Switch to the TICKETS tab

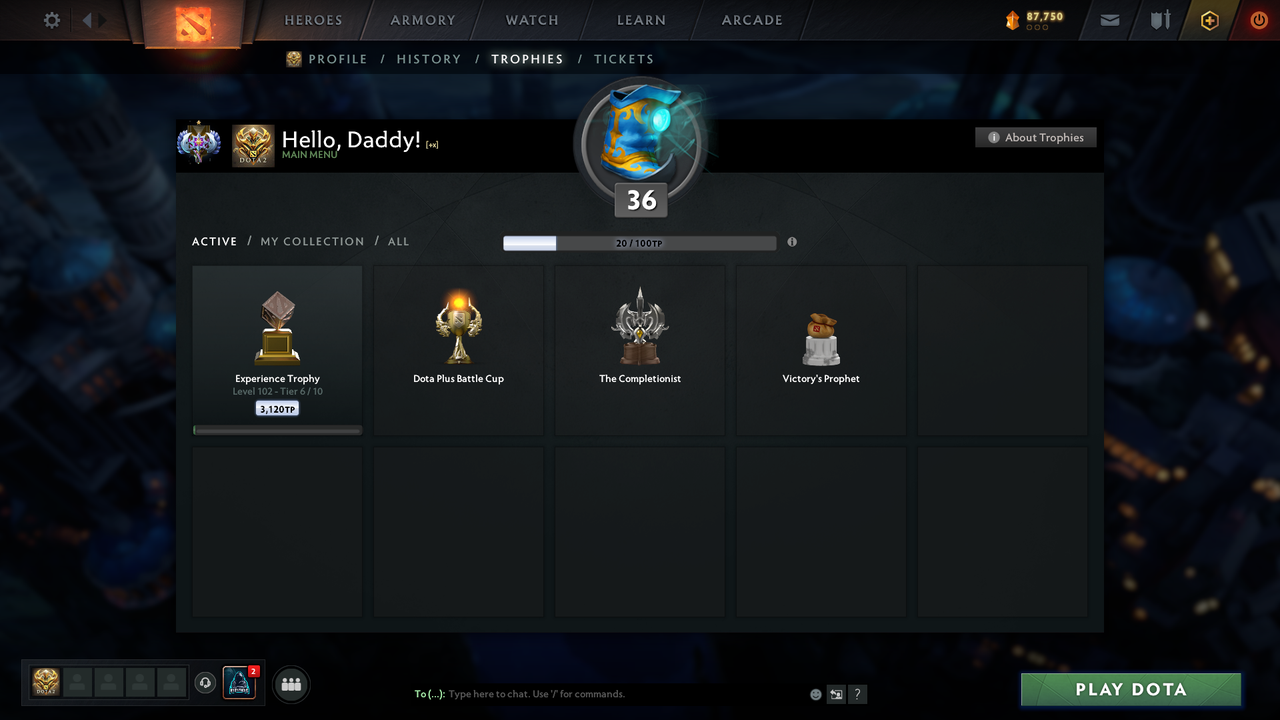624,59
